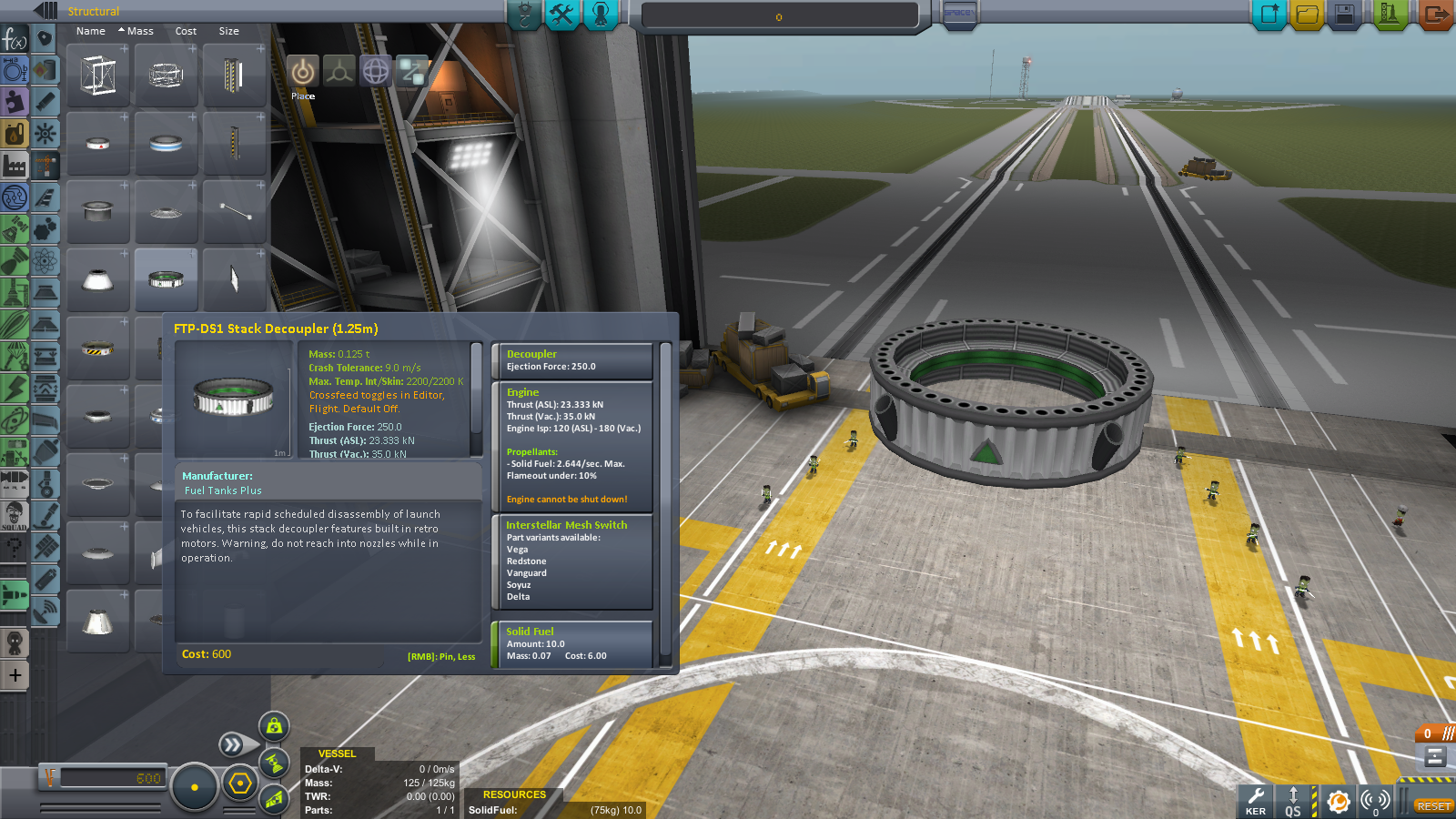The height and width of the screenshot is (819, 1456).
Task: Launch the vessel to the runway
Action: 1390,15
